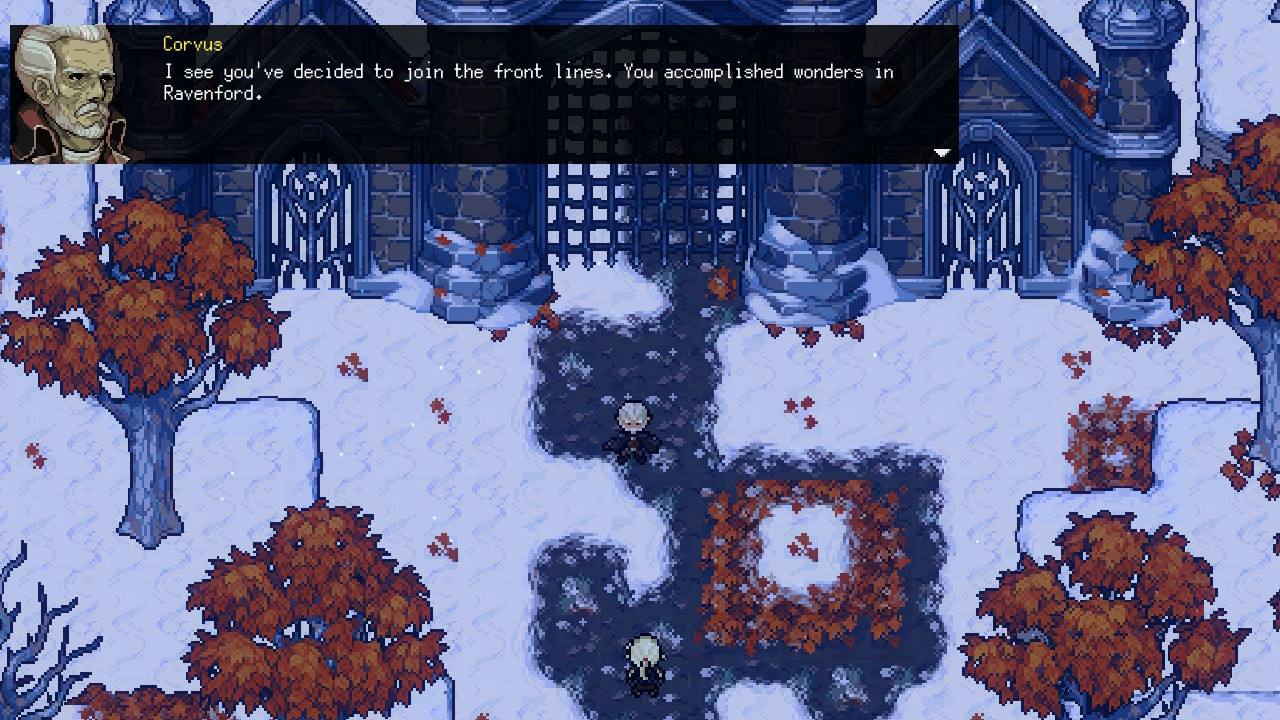The height and width of the screenshot is (720, 1280).
Task: Advance dialogue with the white arrow indicator
Action: (941, 153)
